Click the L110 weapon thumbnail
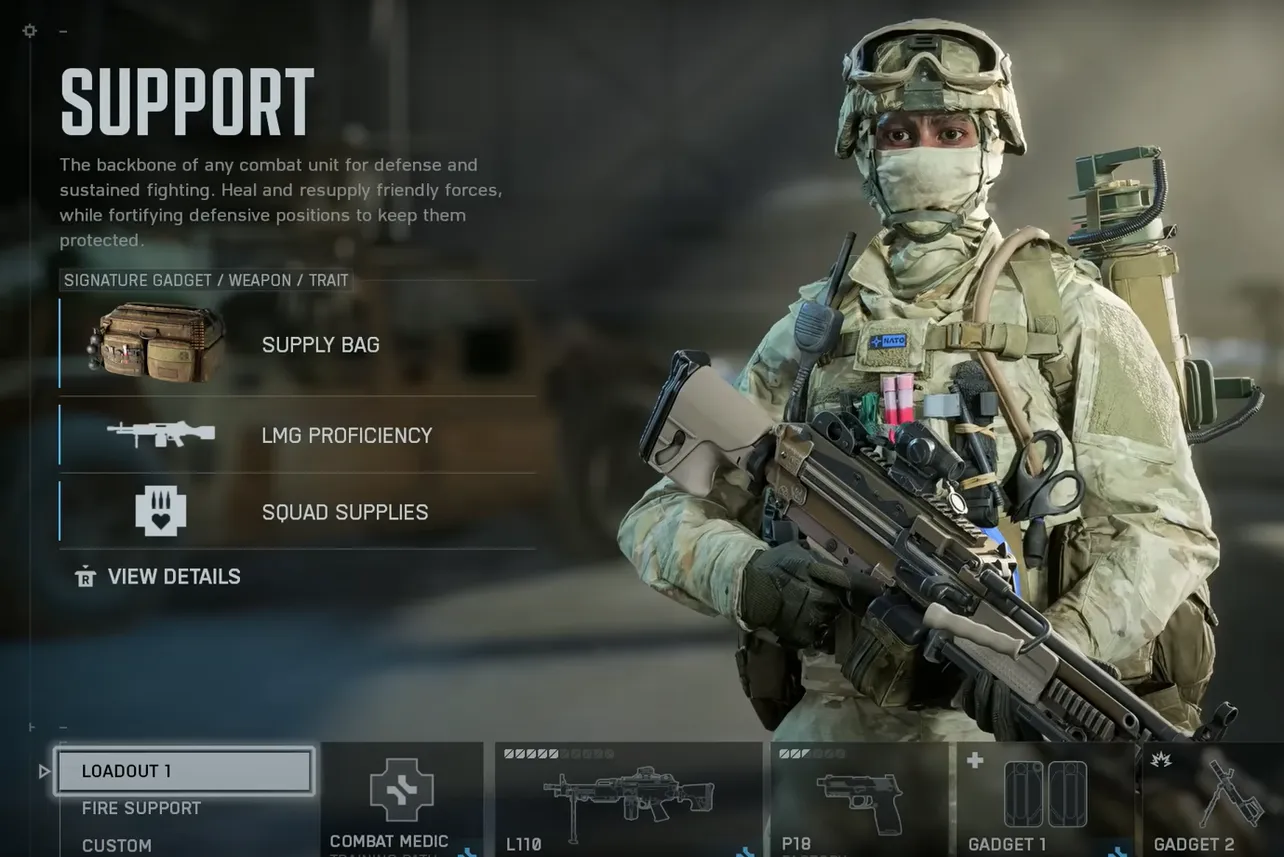This screenshot has width=1284, height=857. tap(630, 795)
